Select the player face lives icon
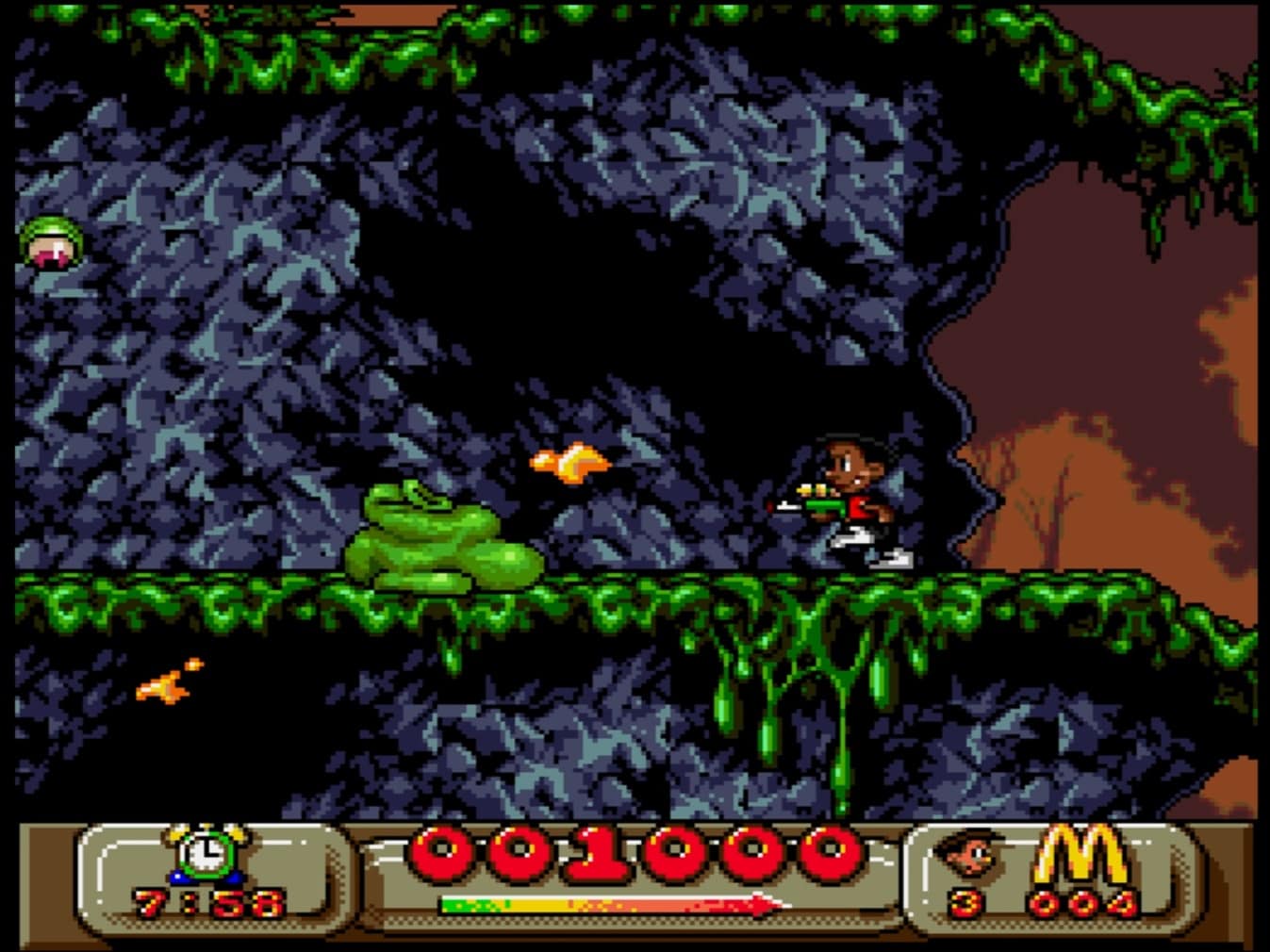This screenshot has width=1270, height=952. click(969, 853)
